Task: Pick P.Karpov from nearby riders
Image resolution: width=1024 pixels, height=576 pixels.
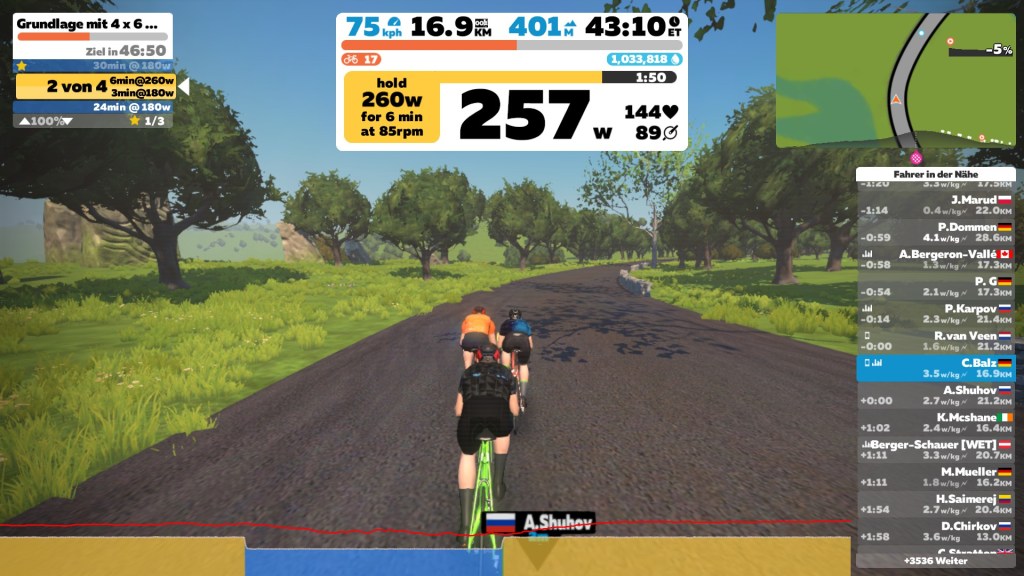Action: (x=935, y=314)
